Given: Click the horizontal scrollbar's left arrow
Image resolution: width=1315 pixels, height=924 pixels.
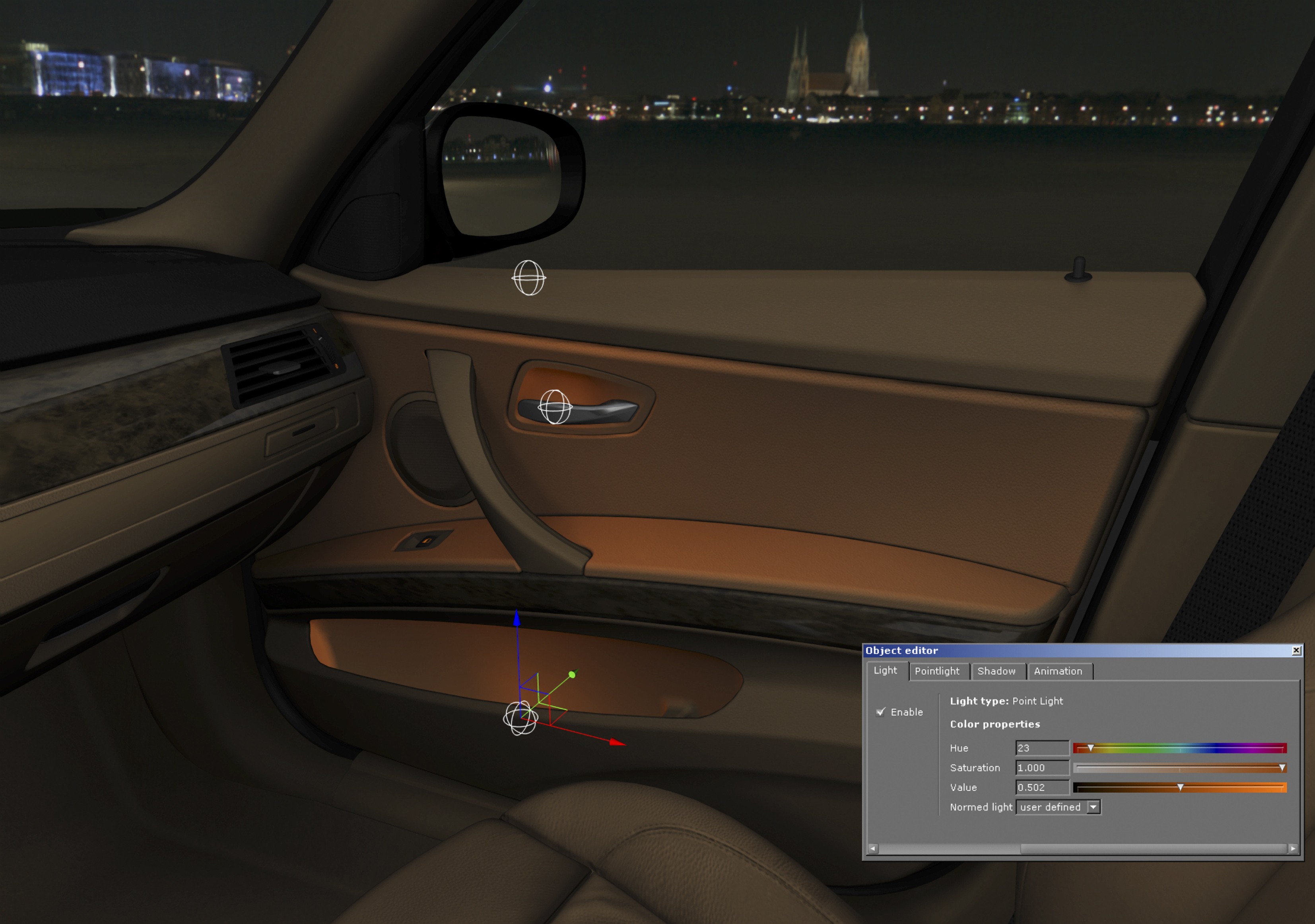Looking at the screenshot, I should point(872,848).
